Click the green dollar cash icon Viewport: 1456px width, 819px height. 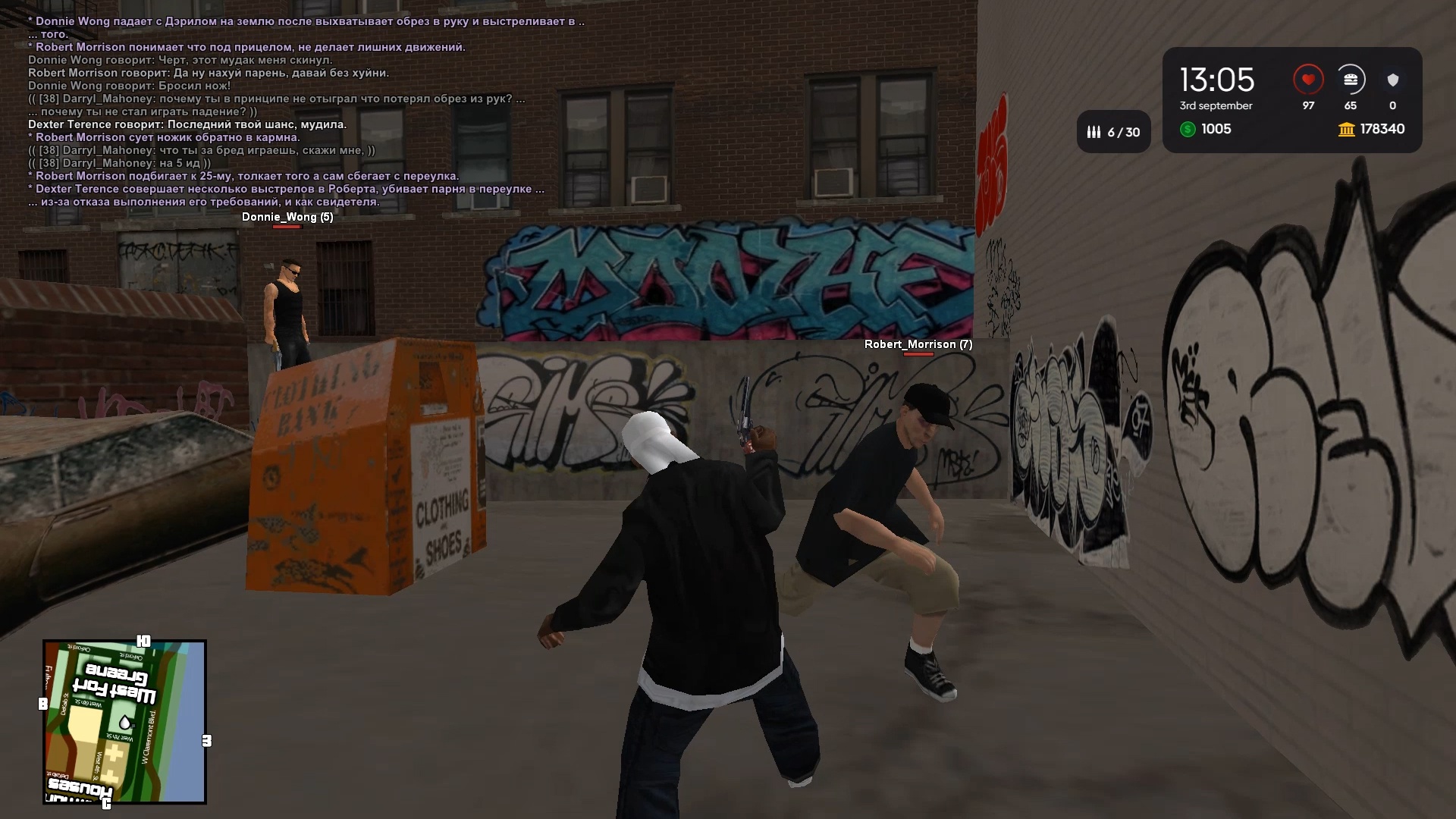coord(1188,130)
